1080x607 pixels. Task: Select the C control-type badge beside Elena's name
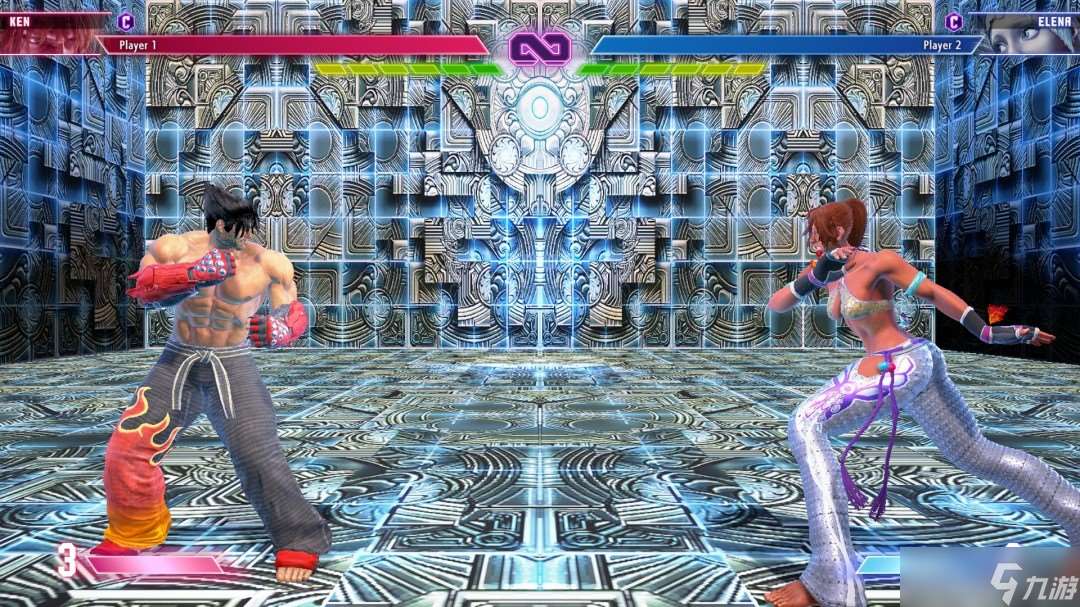(954, 21)
